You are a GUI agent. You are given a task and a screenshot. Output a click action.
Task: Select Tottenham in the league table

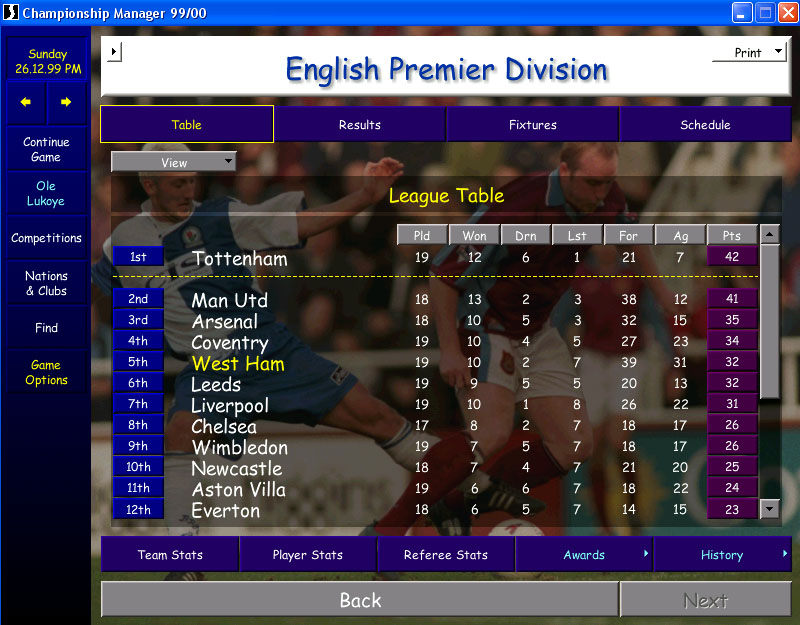[240, 259]
